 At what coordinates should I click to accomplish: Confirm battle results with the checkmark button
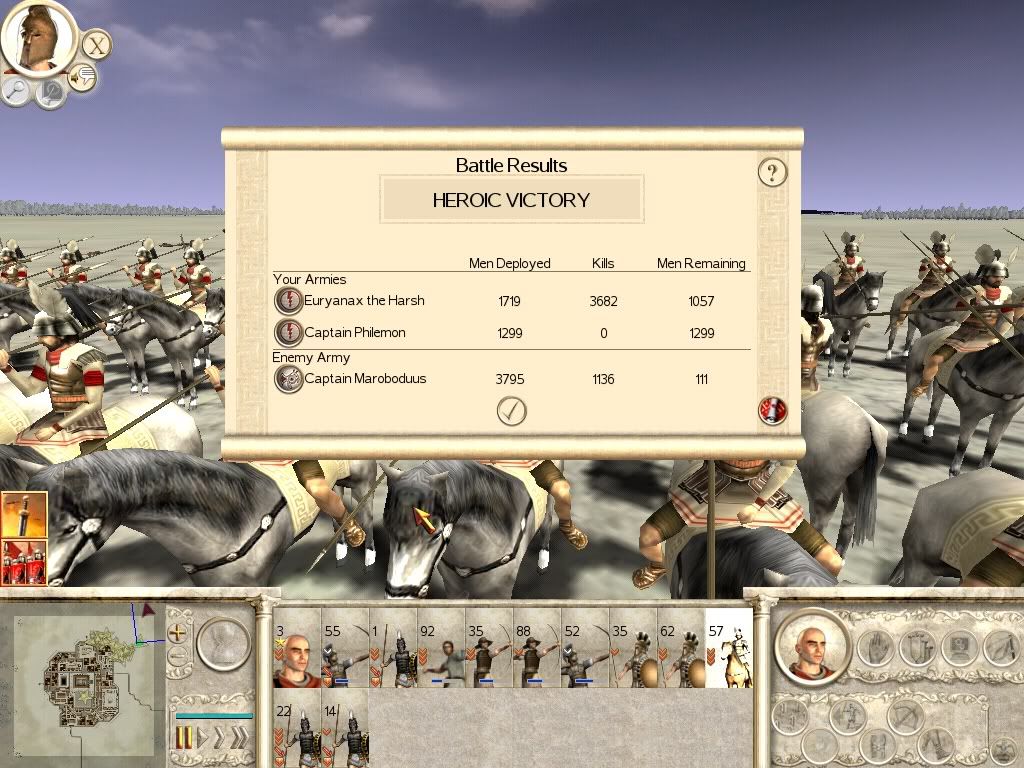click(511, 411)
